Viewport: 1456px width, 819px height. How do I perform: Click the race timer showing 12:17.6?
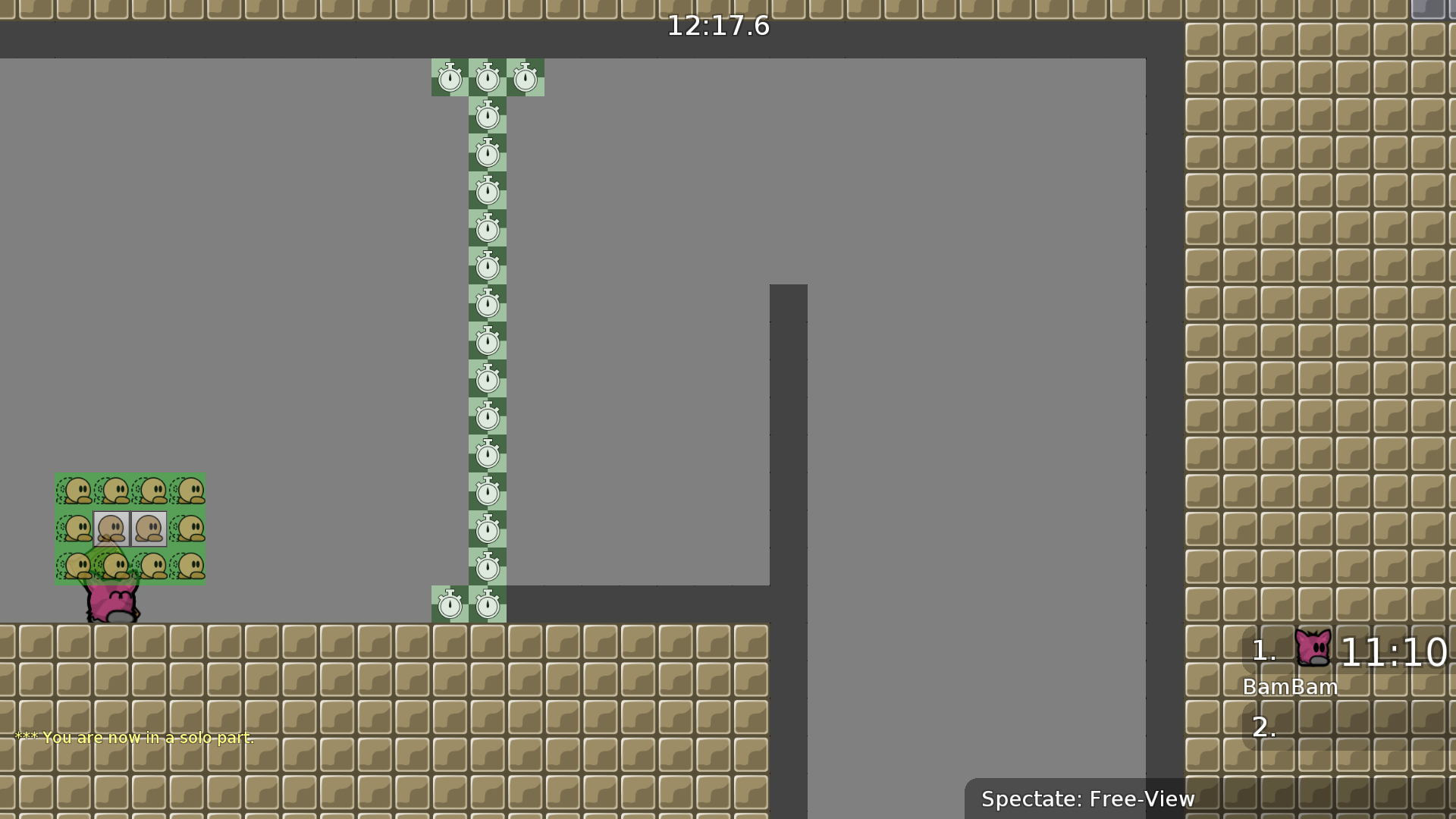pyautogui.click(x=717, y=25)
